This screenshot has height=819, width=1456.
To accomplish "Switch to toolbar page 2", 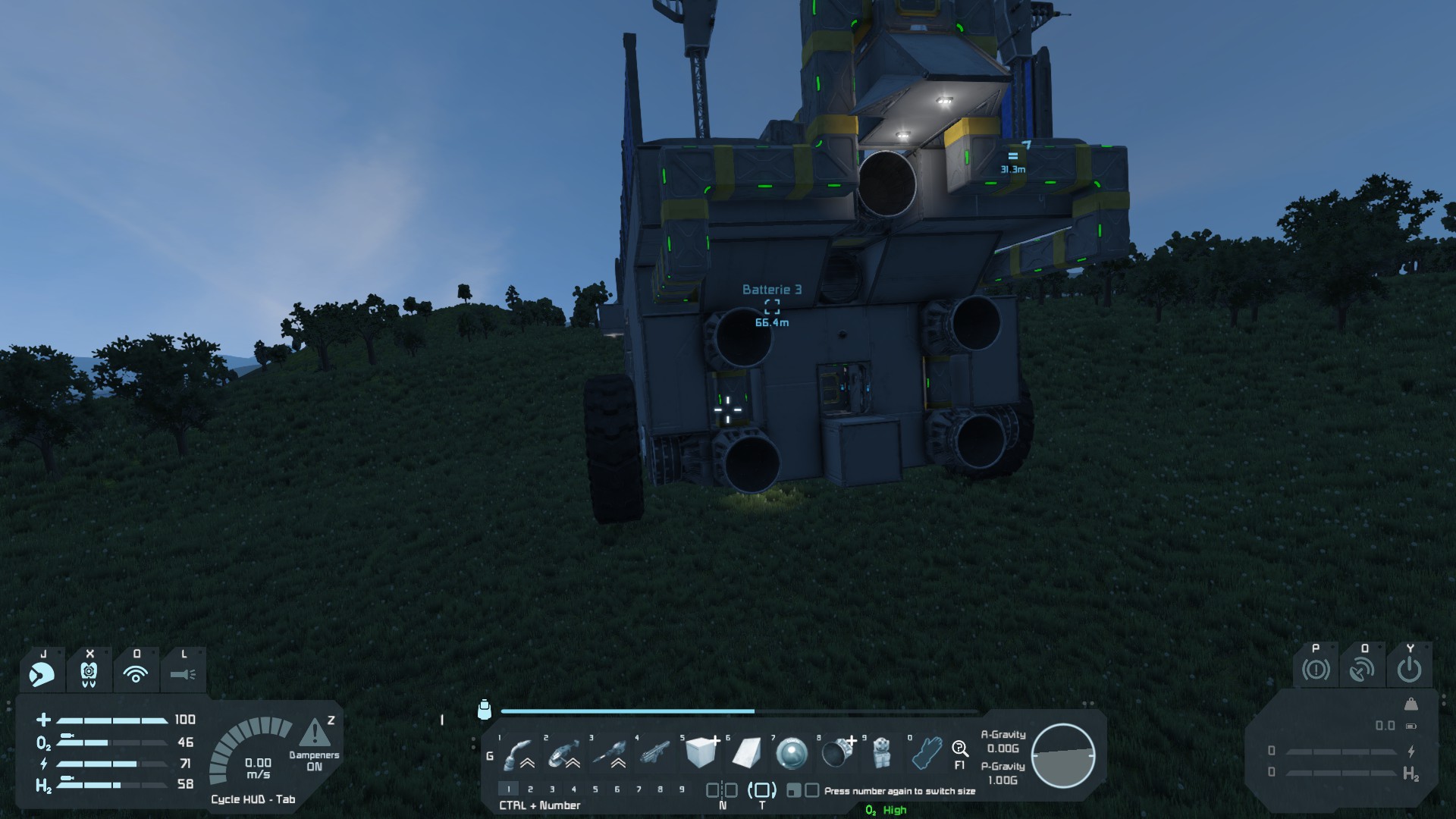I will [530, 789].
